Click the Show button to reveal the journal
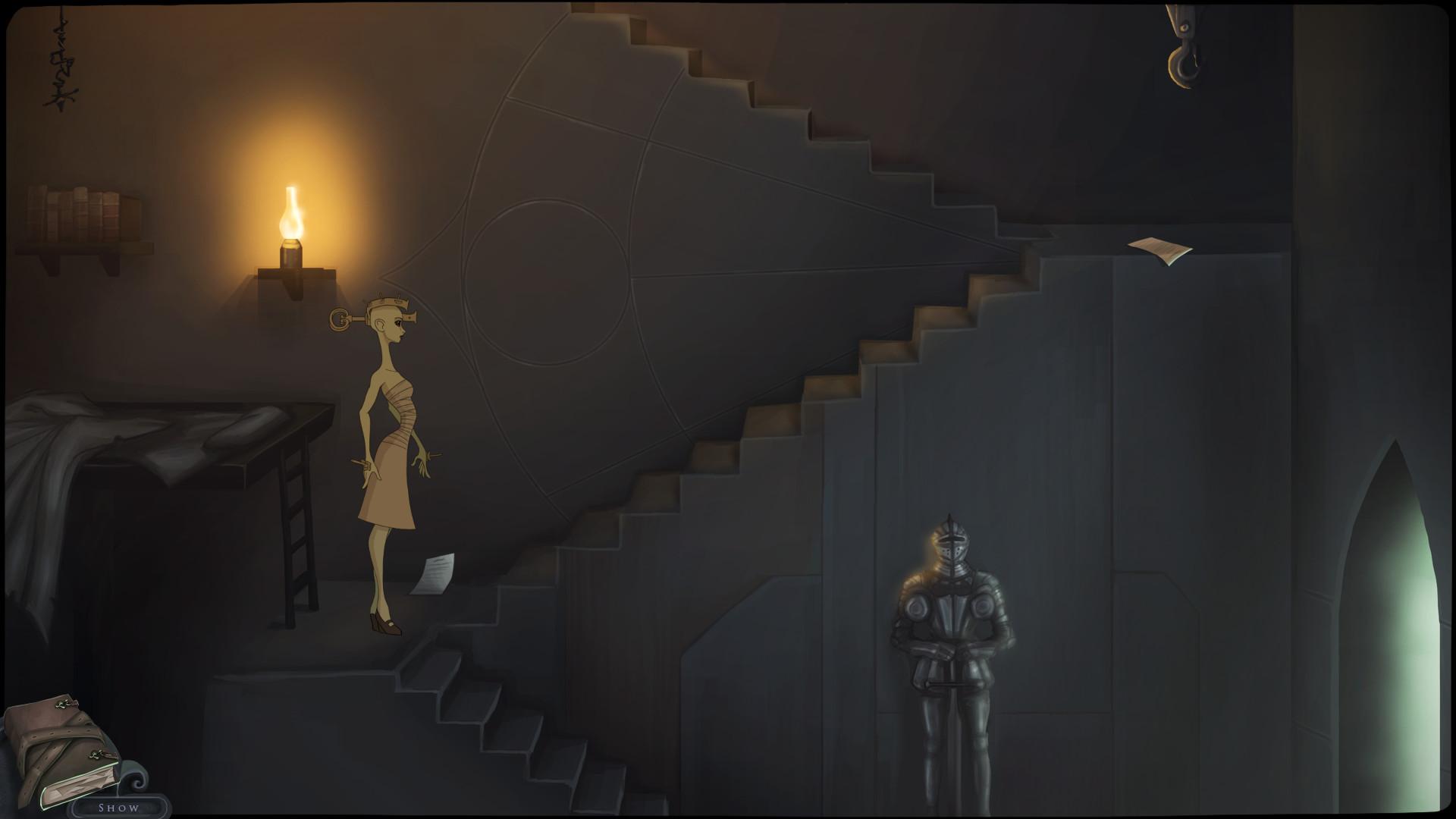The width and height of the screenshot is (1456, 819). (x=118, y=808)
